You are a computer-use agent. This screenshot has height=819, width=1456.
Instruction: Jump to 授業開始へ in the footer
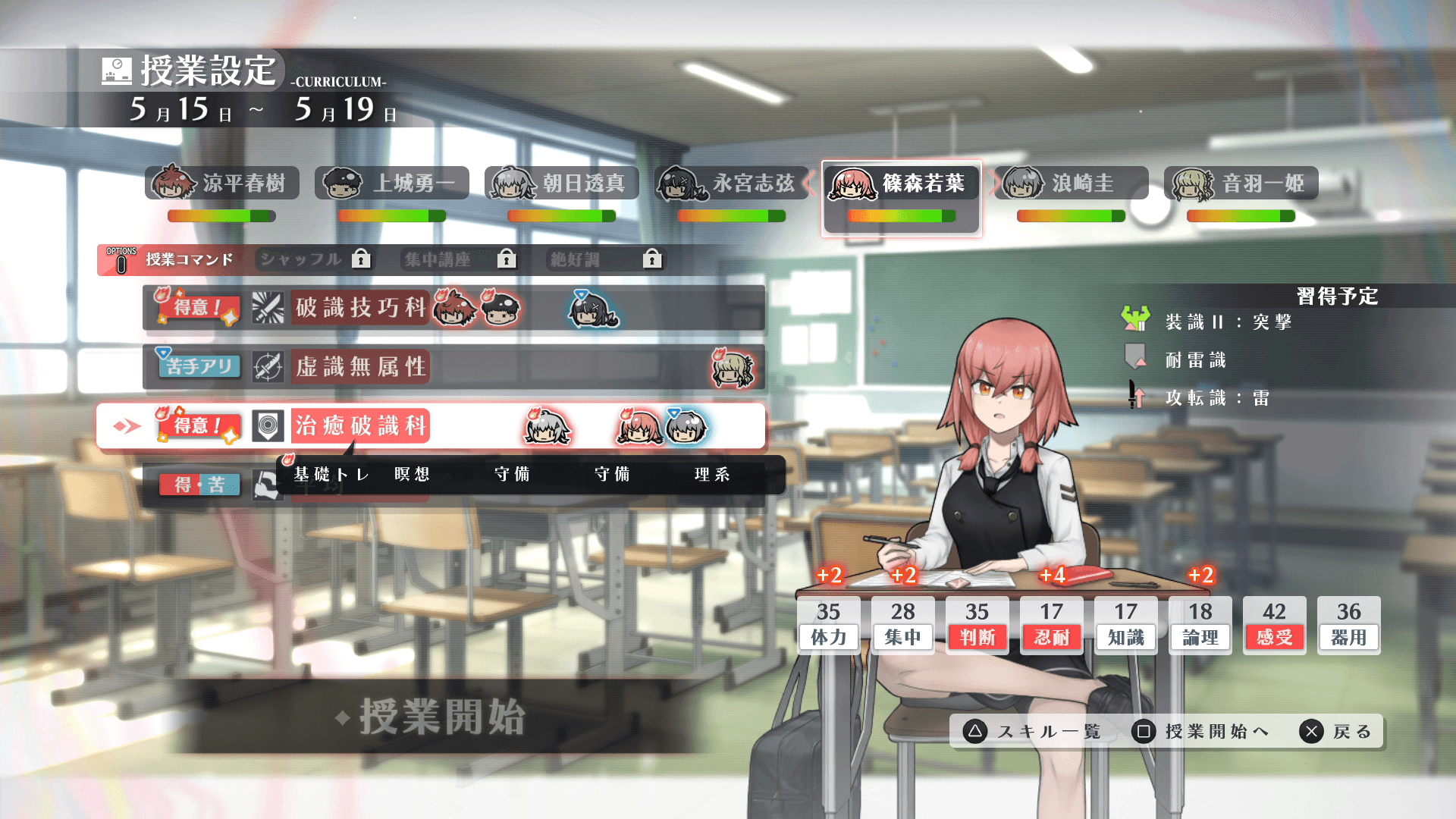click(x=1201, y=732)
